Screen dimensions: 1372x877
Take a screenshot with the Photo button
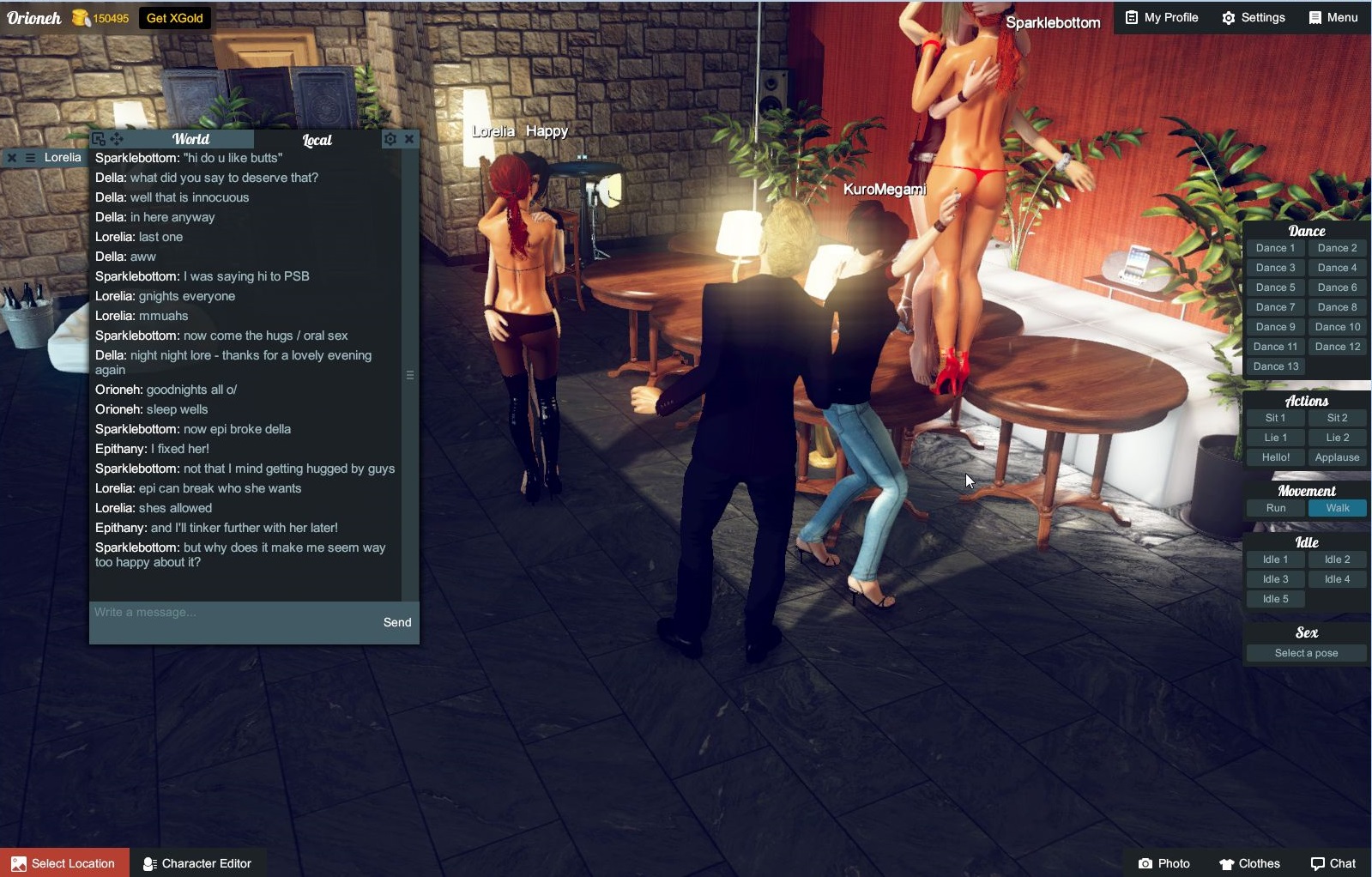pos(1163,863)
